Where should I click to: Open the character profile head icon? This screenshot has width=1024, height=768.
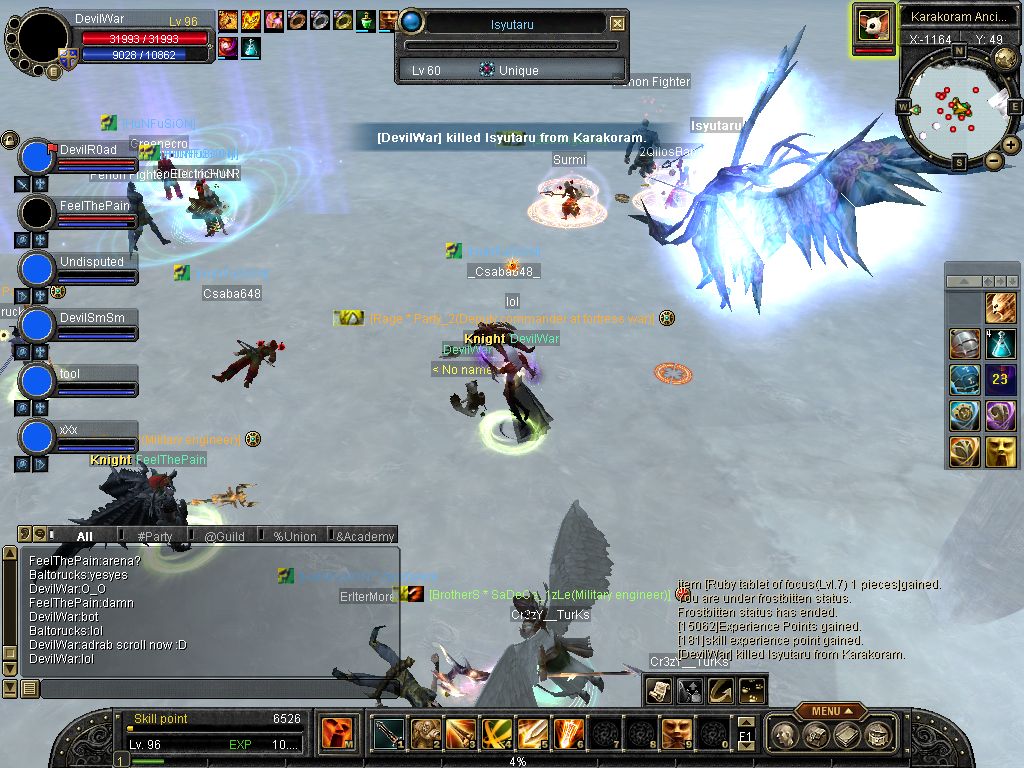click(x=786, y=735)
